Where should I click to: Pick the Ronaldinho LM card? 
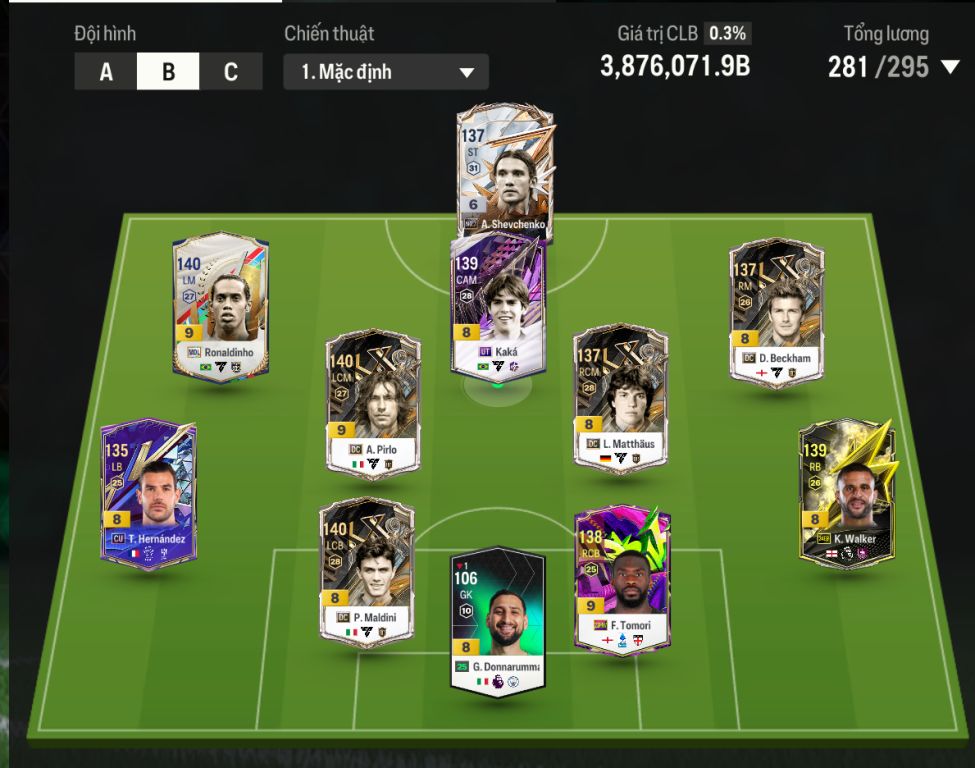(220, 307)
